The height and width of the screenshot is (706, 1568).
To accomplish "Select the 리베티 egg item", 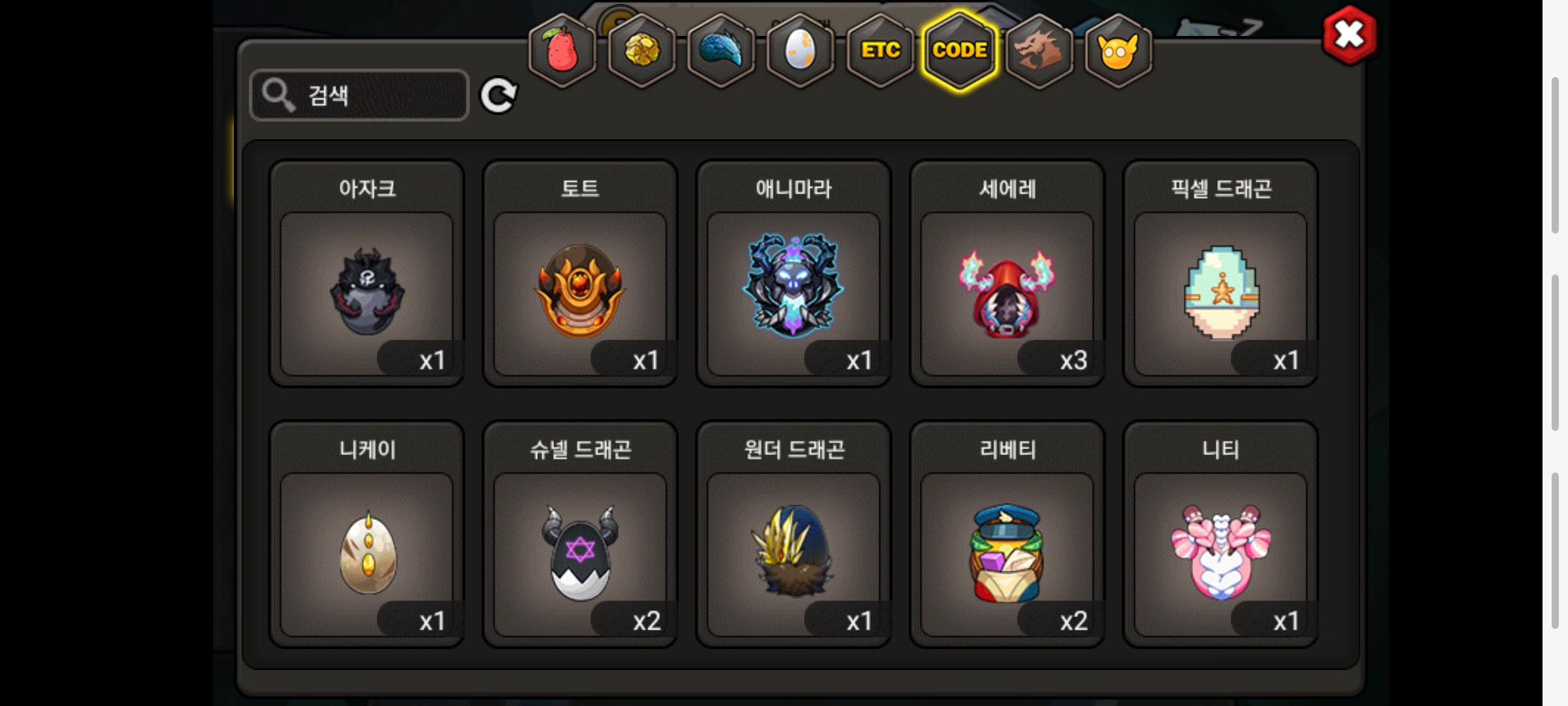I will 1007,553.
